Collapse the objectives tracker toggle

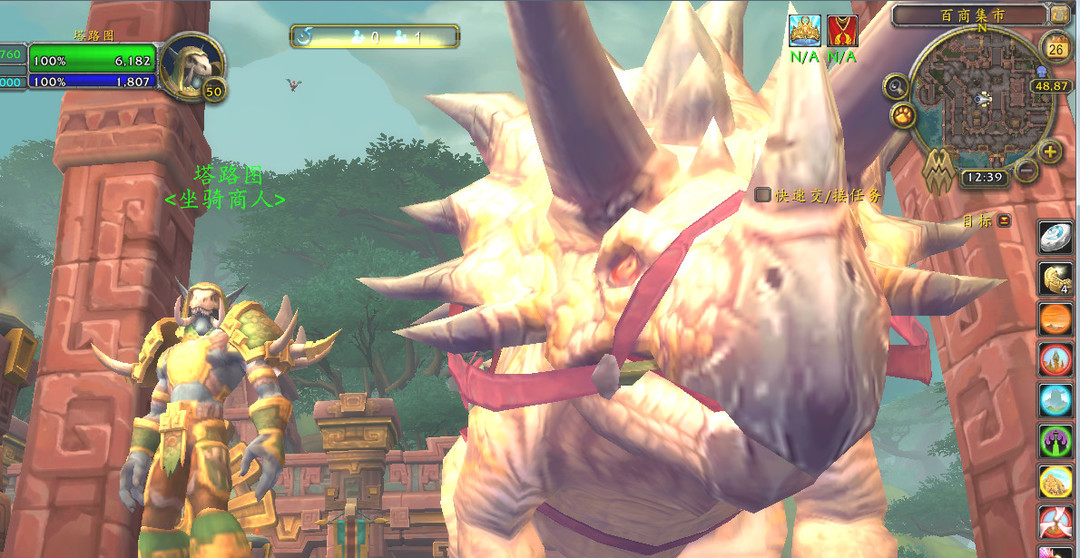point(1004,221)
